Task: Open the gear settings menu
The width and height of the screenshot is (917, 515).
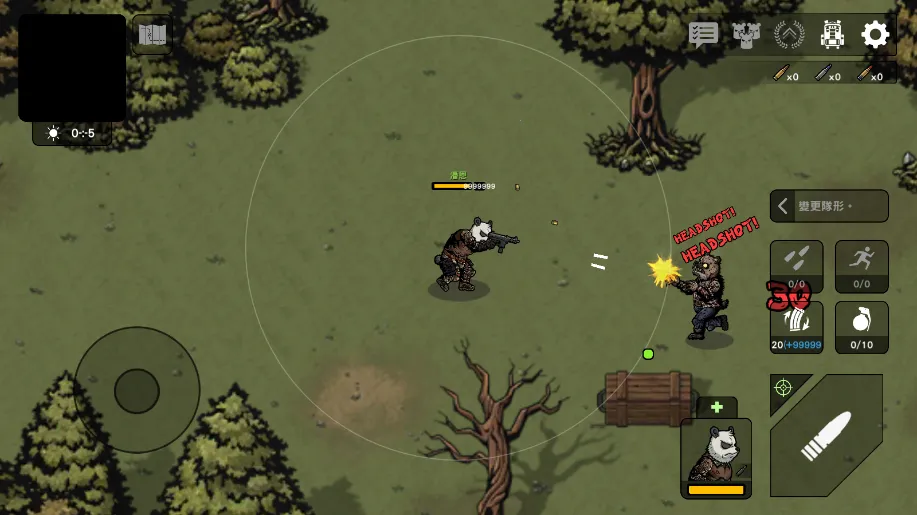Action: point(875,35)
